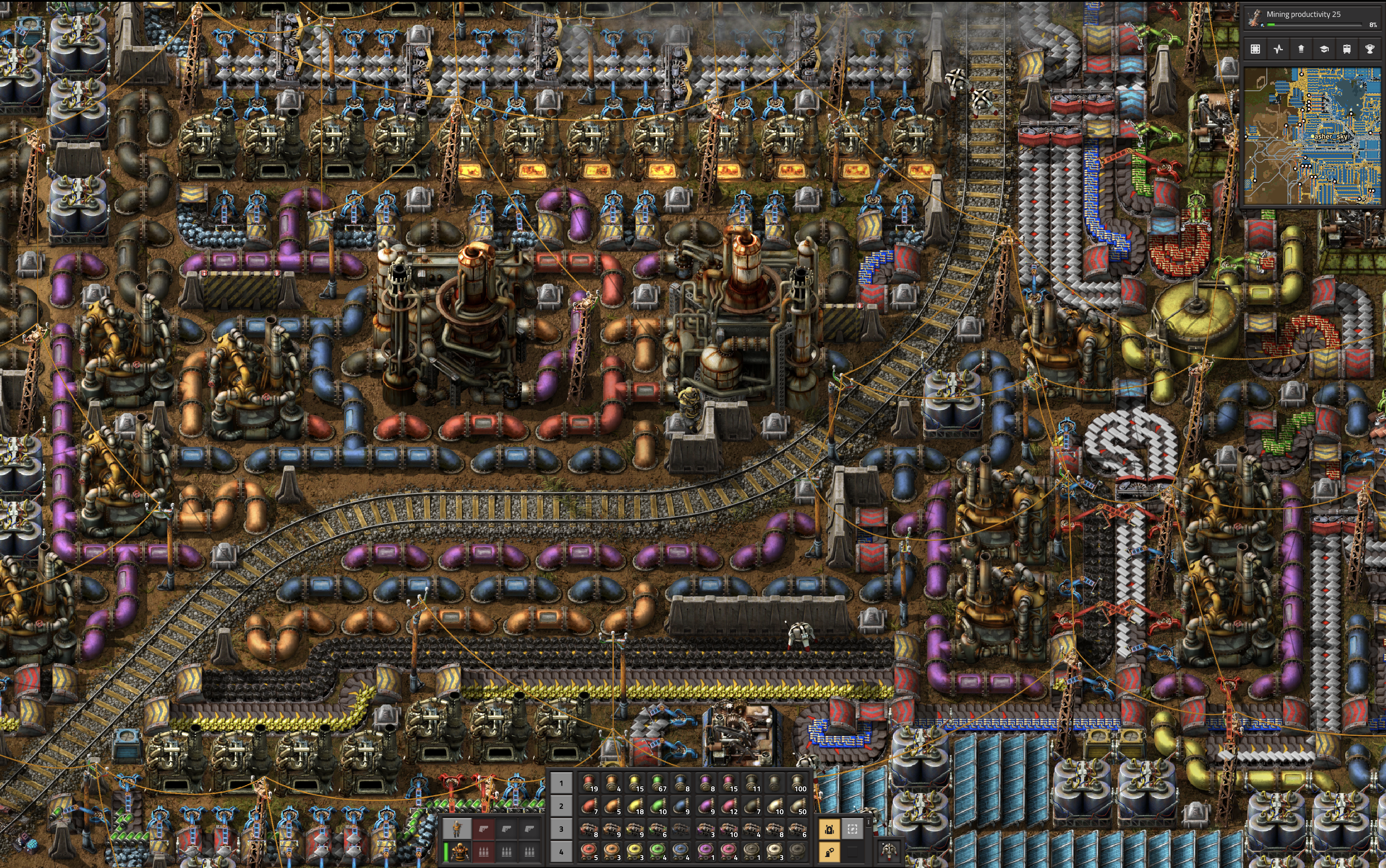Select the grey pipe stack of 100
This screenshot has height=868, width=1386.
click(x=797, y=783)
